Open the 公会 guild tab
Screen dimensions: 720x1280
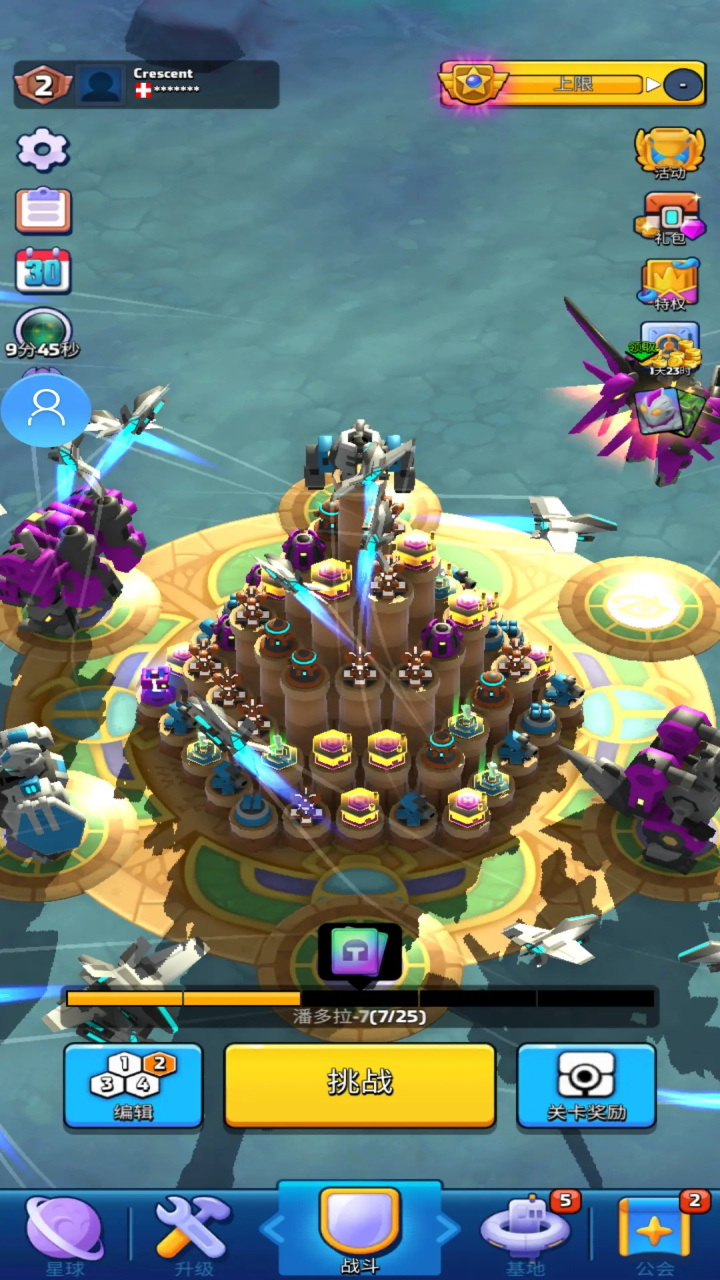655,1232
